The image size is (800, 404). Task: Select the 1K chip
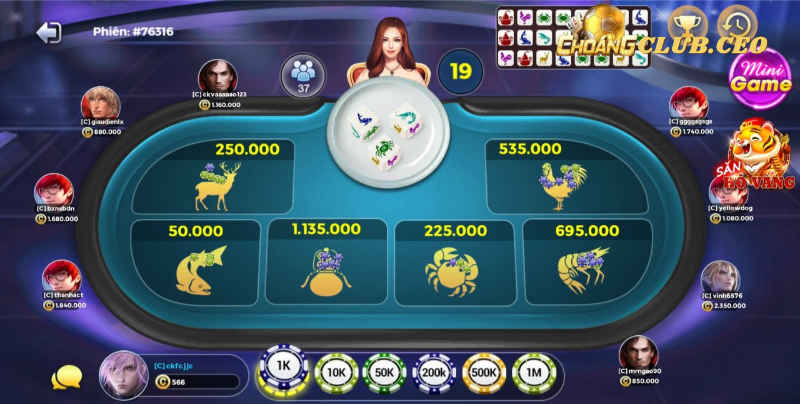283,368
